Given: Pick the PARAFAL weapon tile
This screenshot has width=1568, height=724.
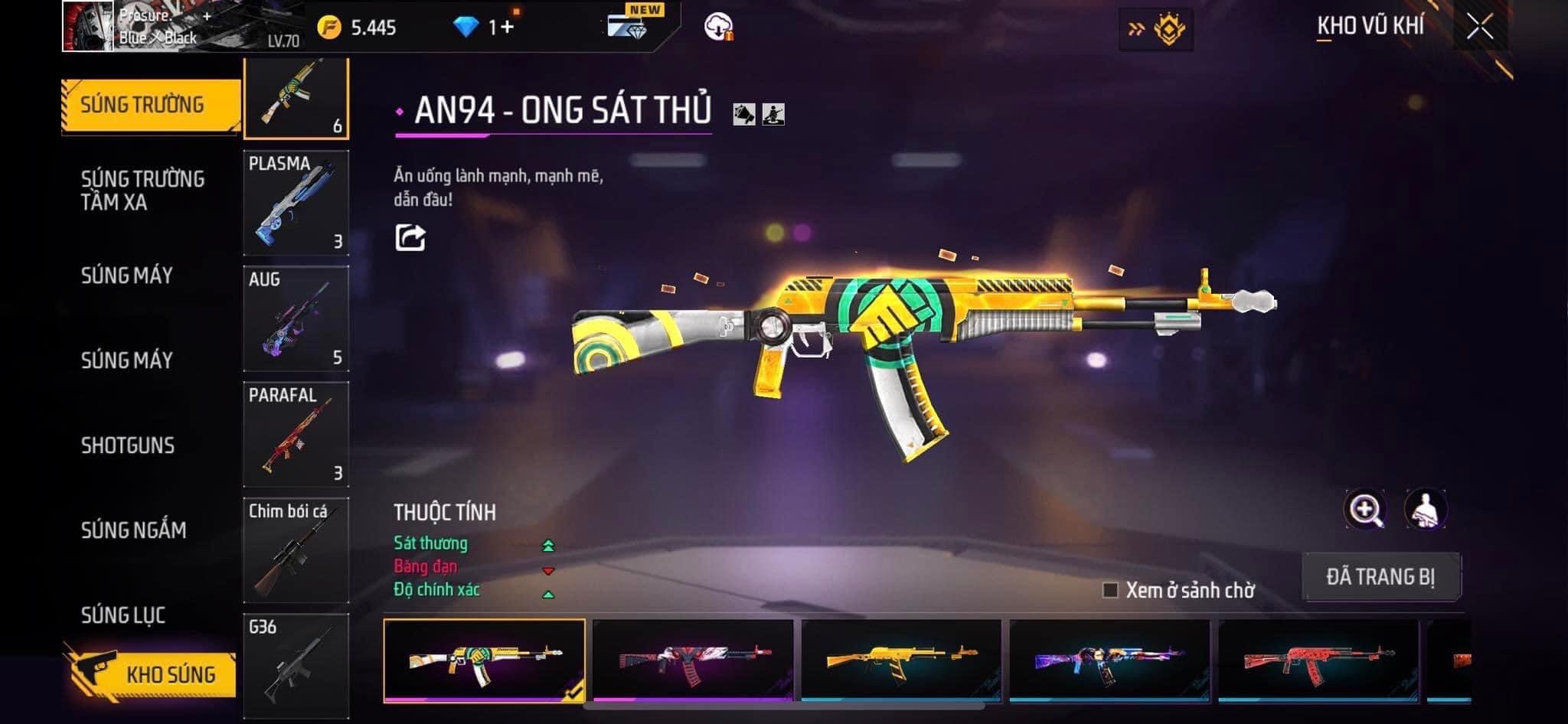Looking at the screenshot, I should (x=296, y=434).
